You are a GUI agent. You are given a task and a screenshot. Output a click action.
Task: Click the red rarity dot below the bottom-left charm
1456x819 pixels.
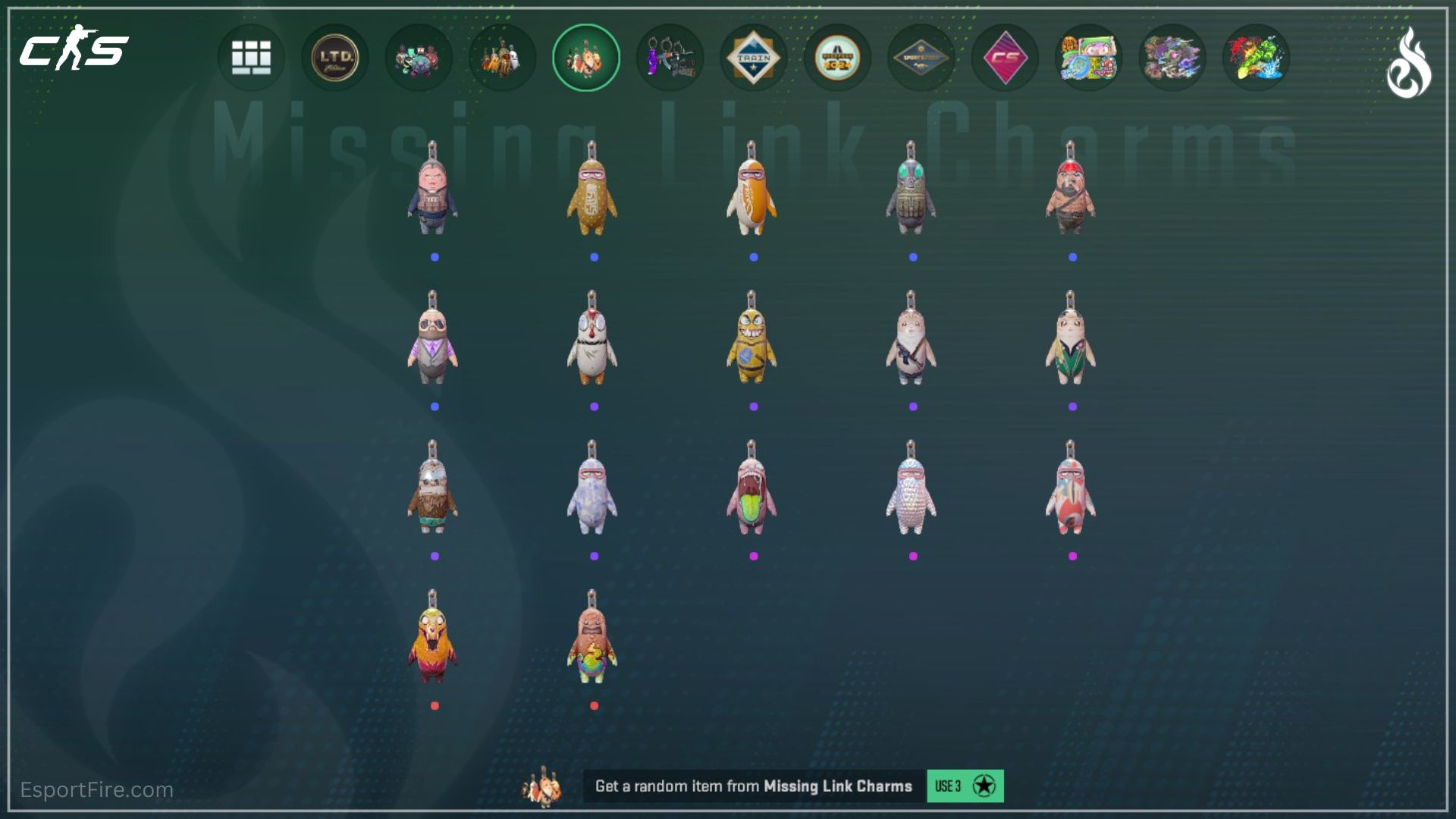tap(435, 705)
